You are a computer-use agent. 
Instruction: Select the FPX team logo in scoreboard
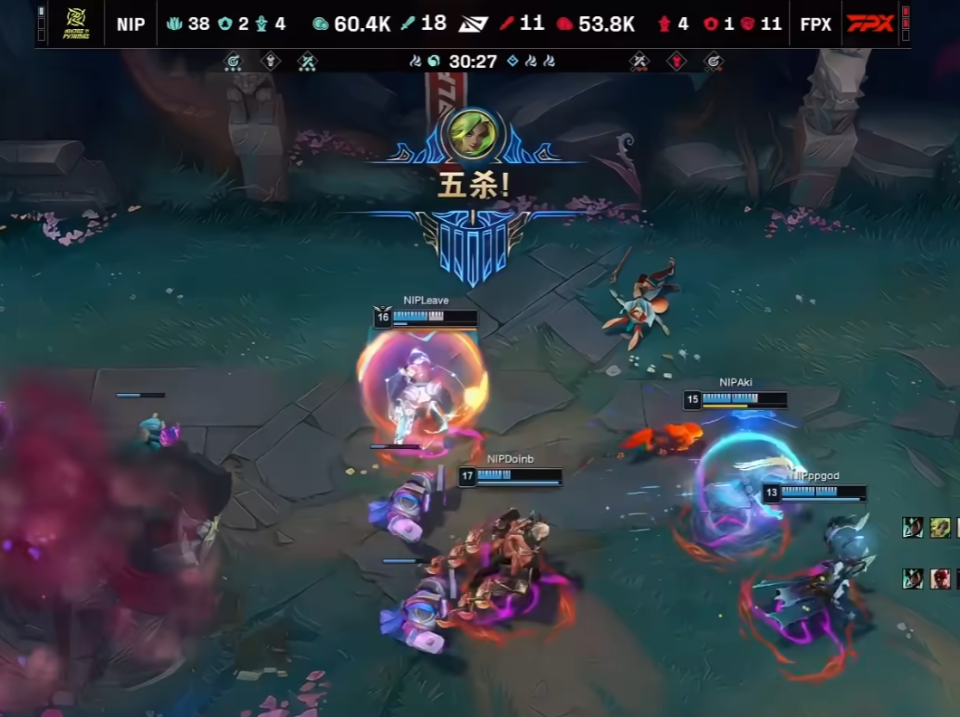(870, 23)
